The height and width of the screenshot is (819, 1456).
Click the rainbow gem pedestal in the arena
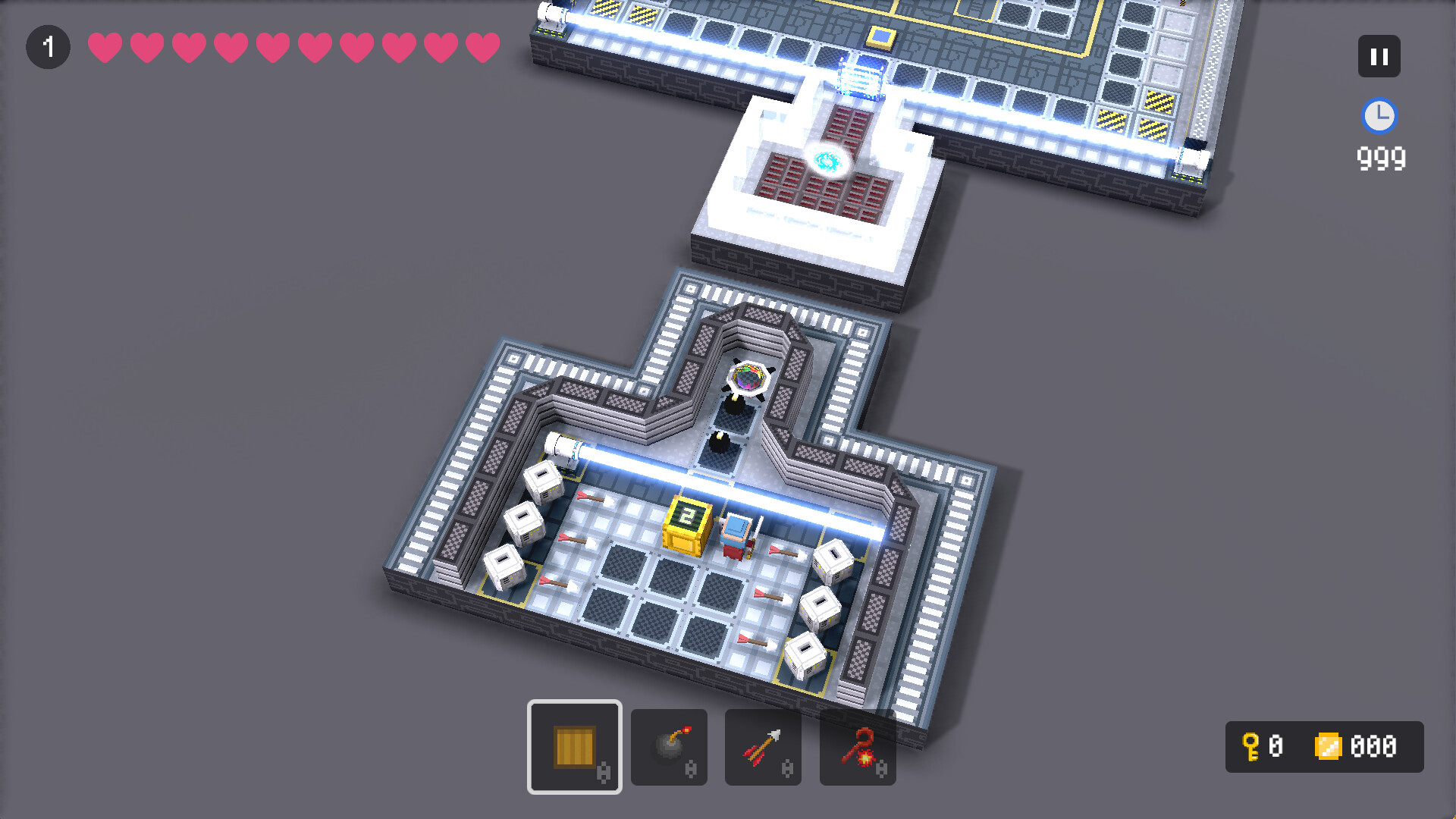coord(747,375)
